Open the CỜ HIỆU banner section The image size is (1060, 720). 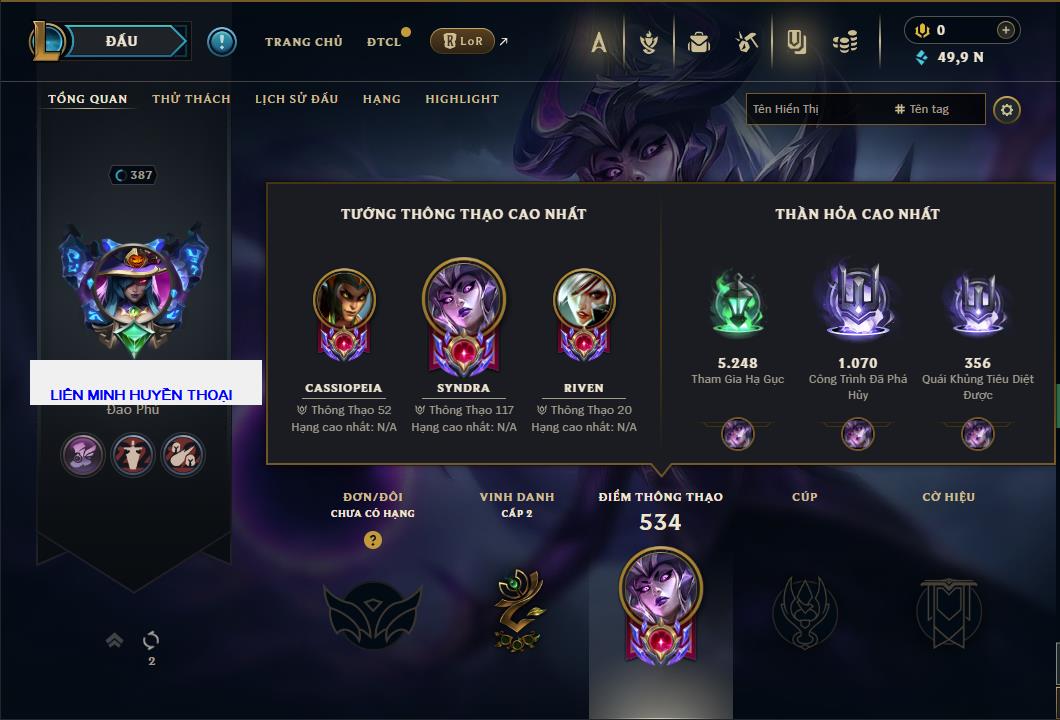point(948,610)
